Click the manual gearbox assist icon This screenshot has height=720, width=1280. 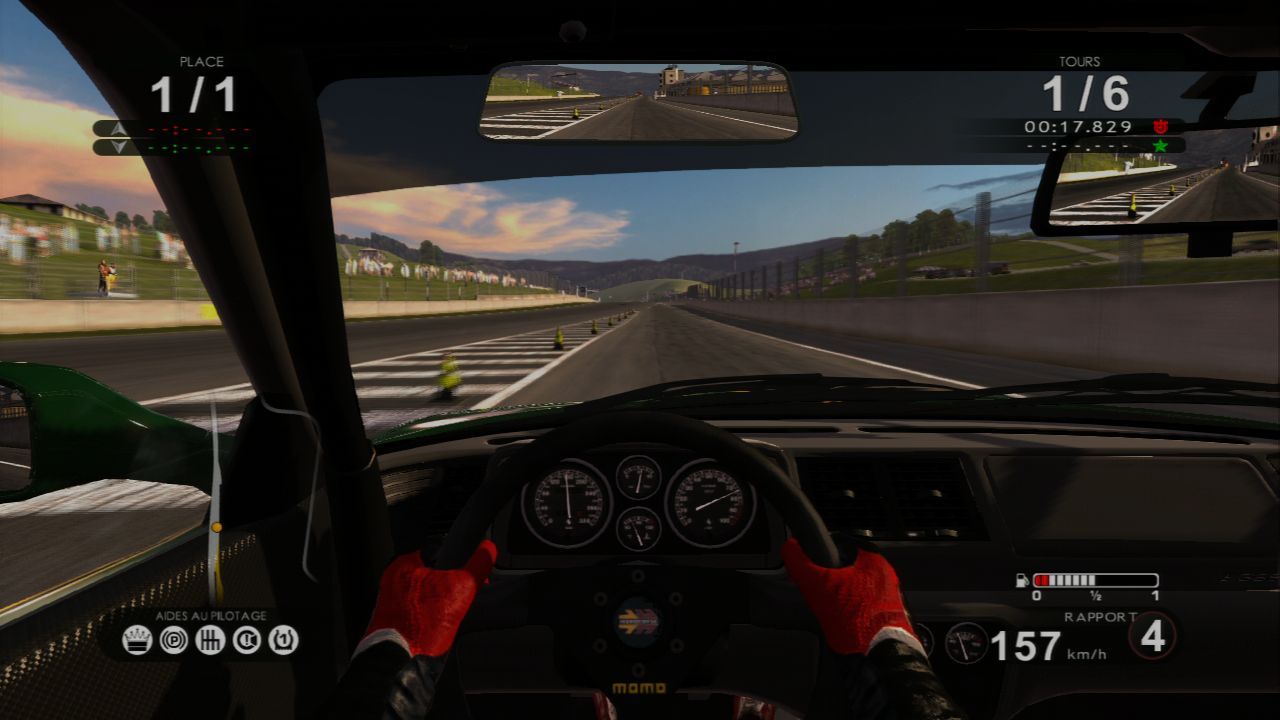209,639
